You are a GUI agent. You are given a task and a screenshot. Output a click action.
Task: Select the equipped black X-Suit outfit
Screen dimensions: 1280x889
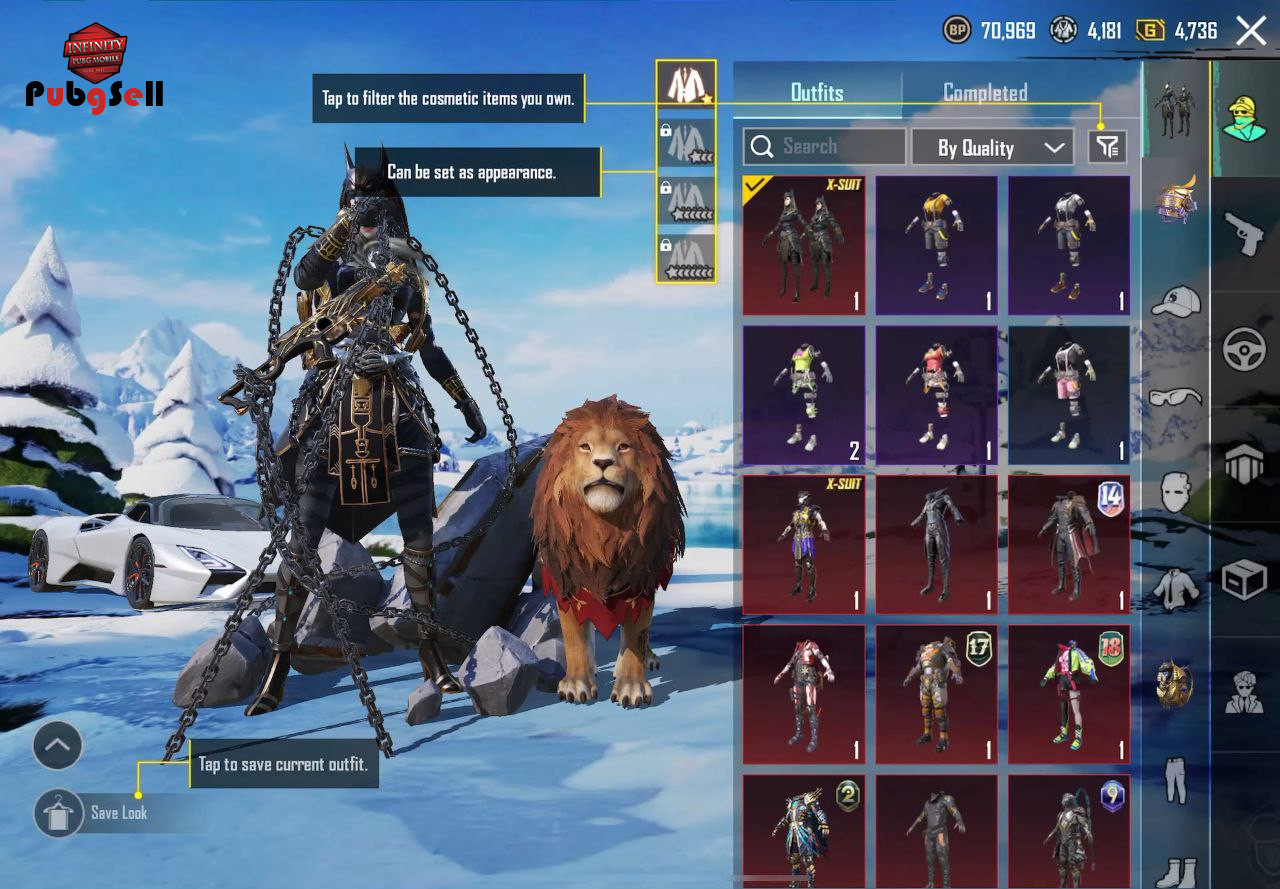pos(804,246)
